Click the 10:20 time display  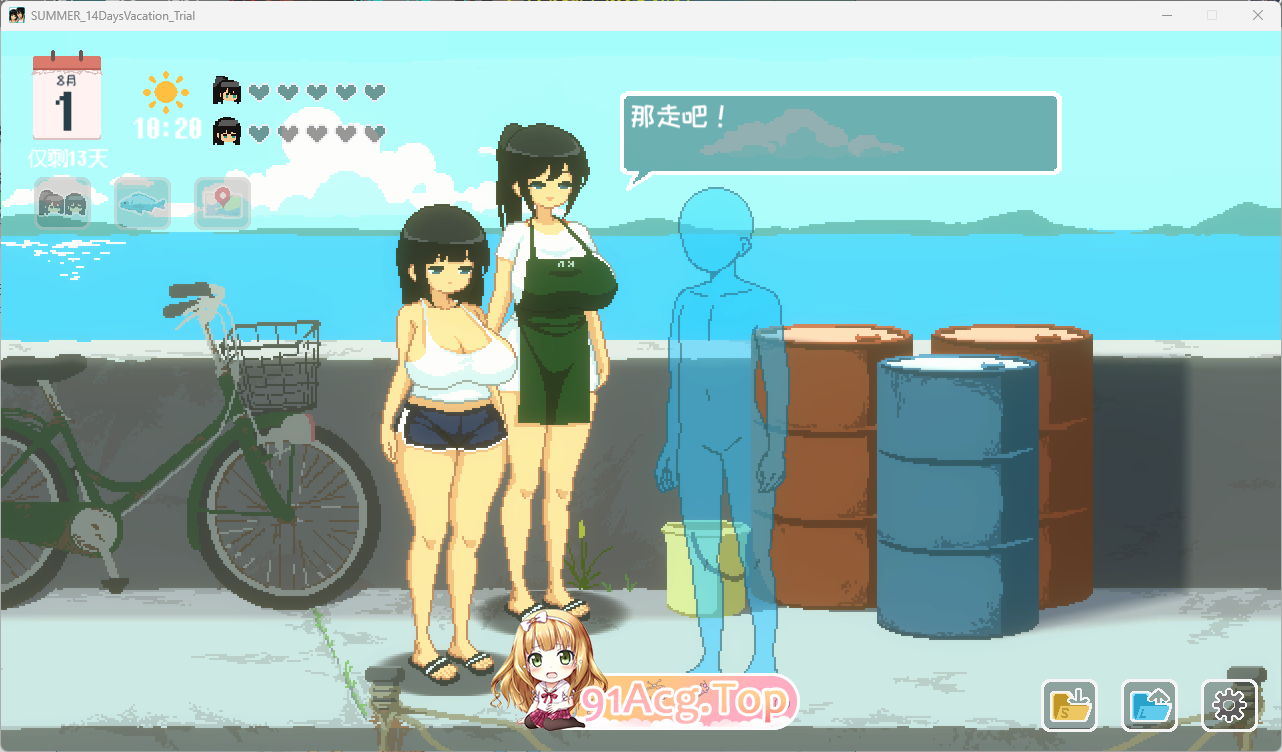coord(167,129)
